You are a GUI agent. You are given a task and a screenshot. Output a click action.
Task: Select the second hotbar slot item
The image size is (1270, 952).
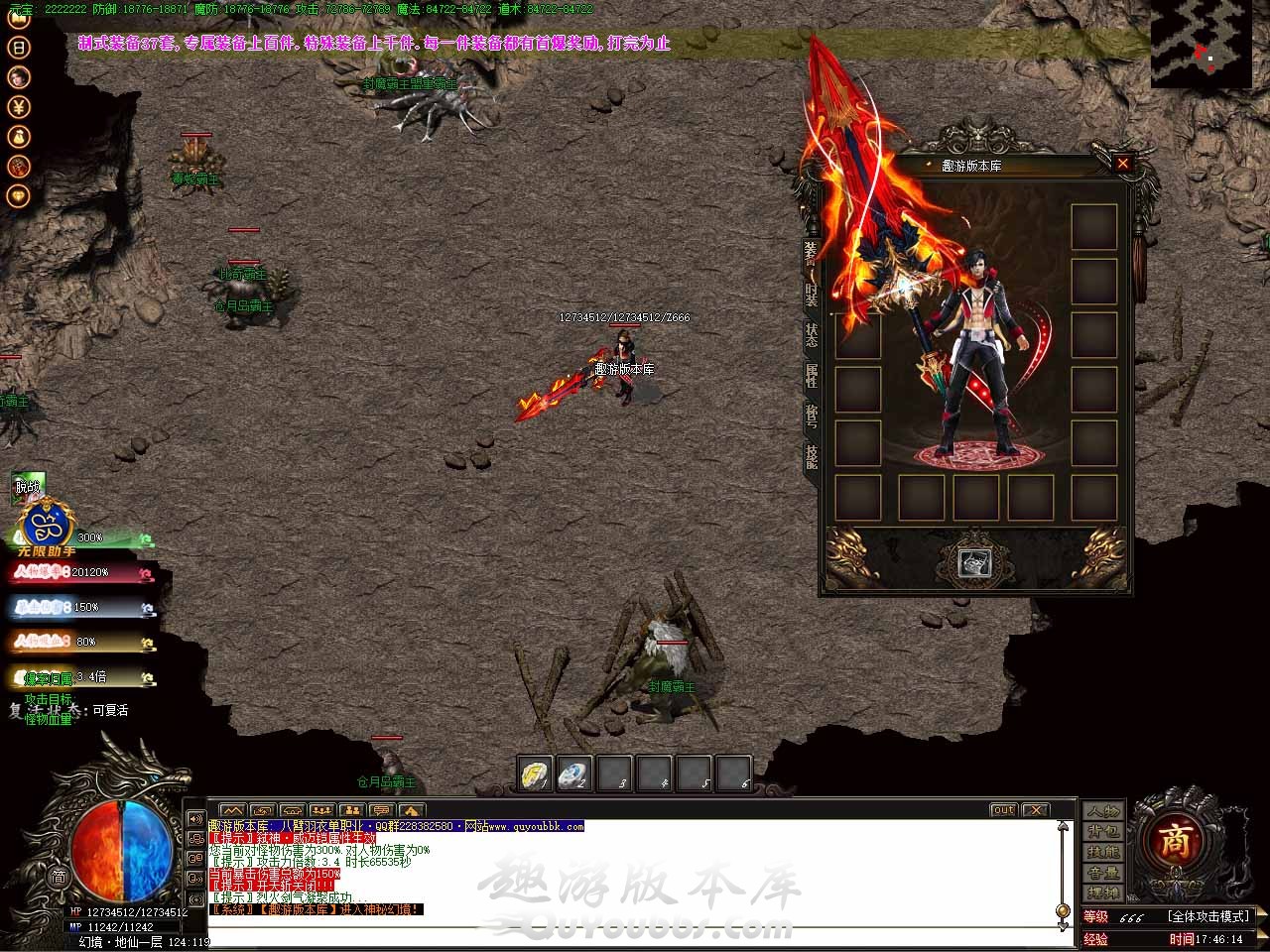pos(574,773)
